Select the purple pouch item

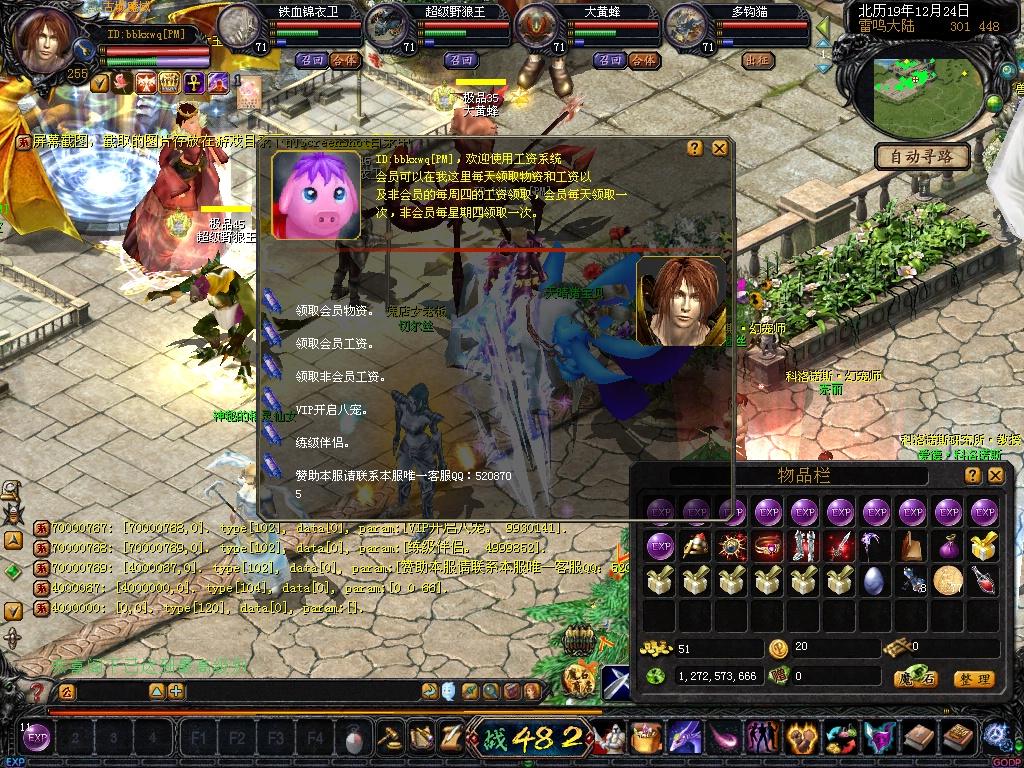948,546
